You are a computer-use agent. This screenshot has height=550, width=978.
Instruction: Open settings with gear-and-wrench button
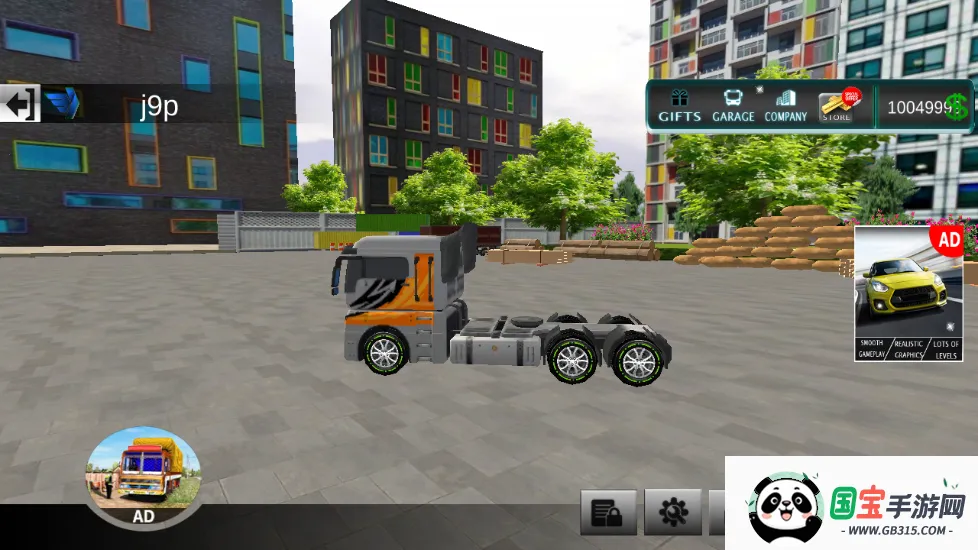[672, 514]
